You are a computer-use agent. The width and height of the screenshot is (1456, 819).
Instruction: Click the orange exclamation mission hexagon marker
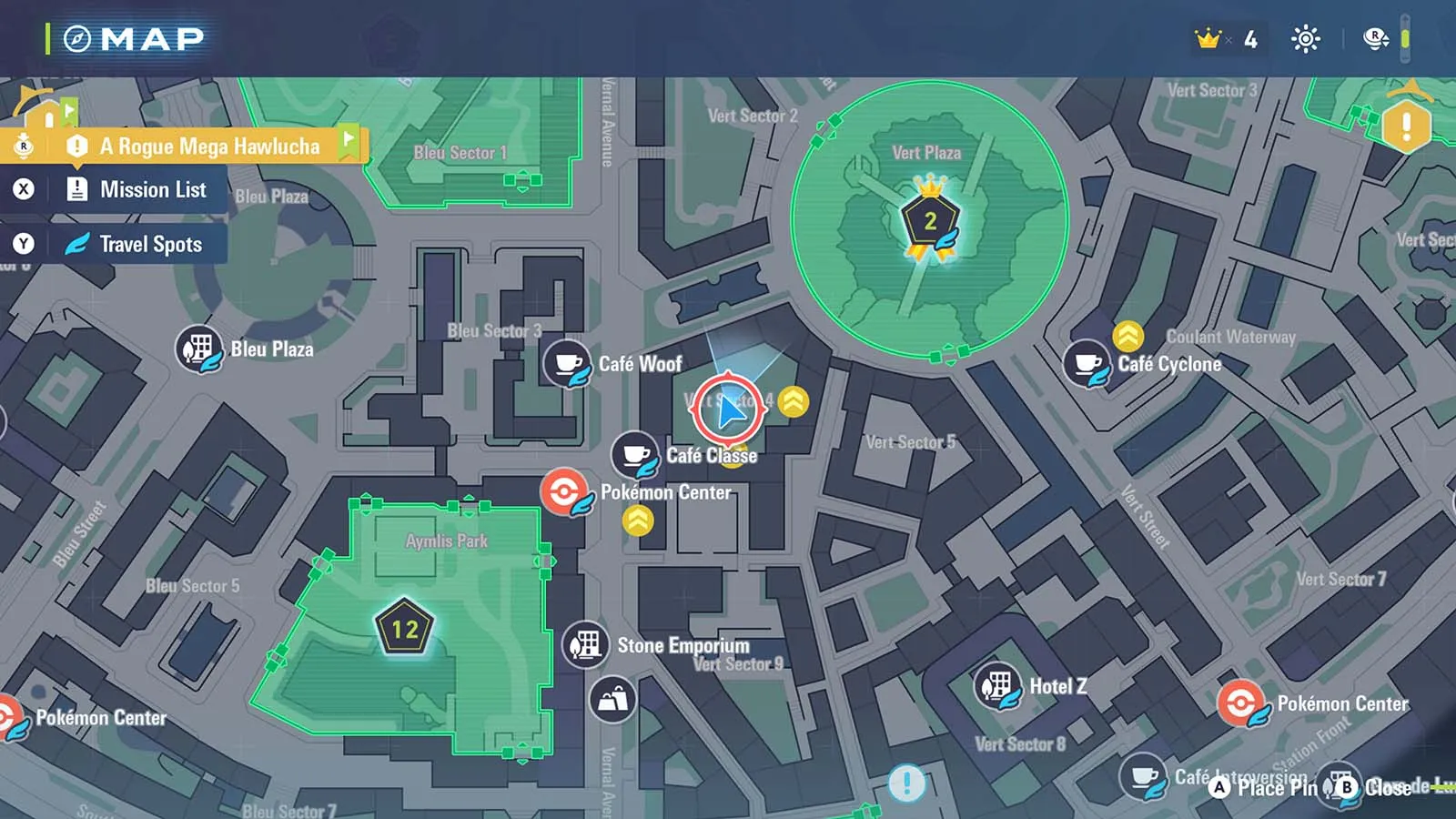pos(1406,126)
